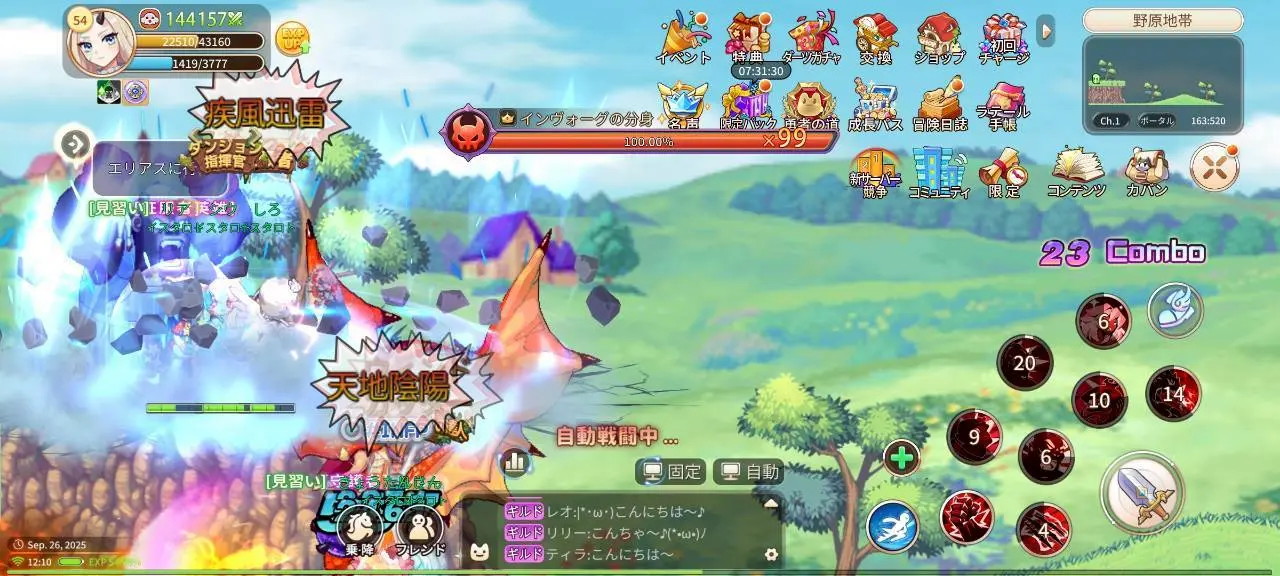Viewport: 1280px width, 576px height.
Task: Open the 野原地帯 minimap
Action: pos(1162,84)
